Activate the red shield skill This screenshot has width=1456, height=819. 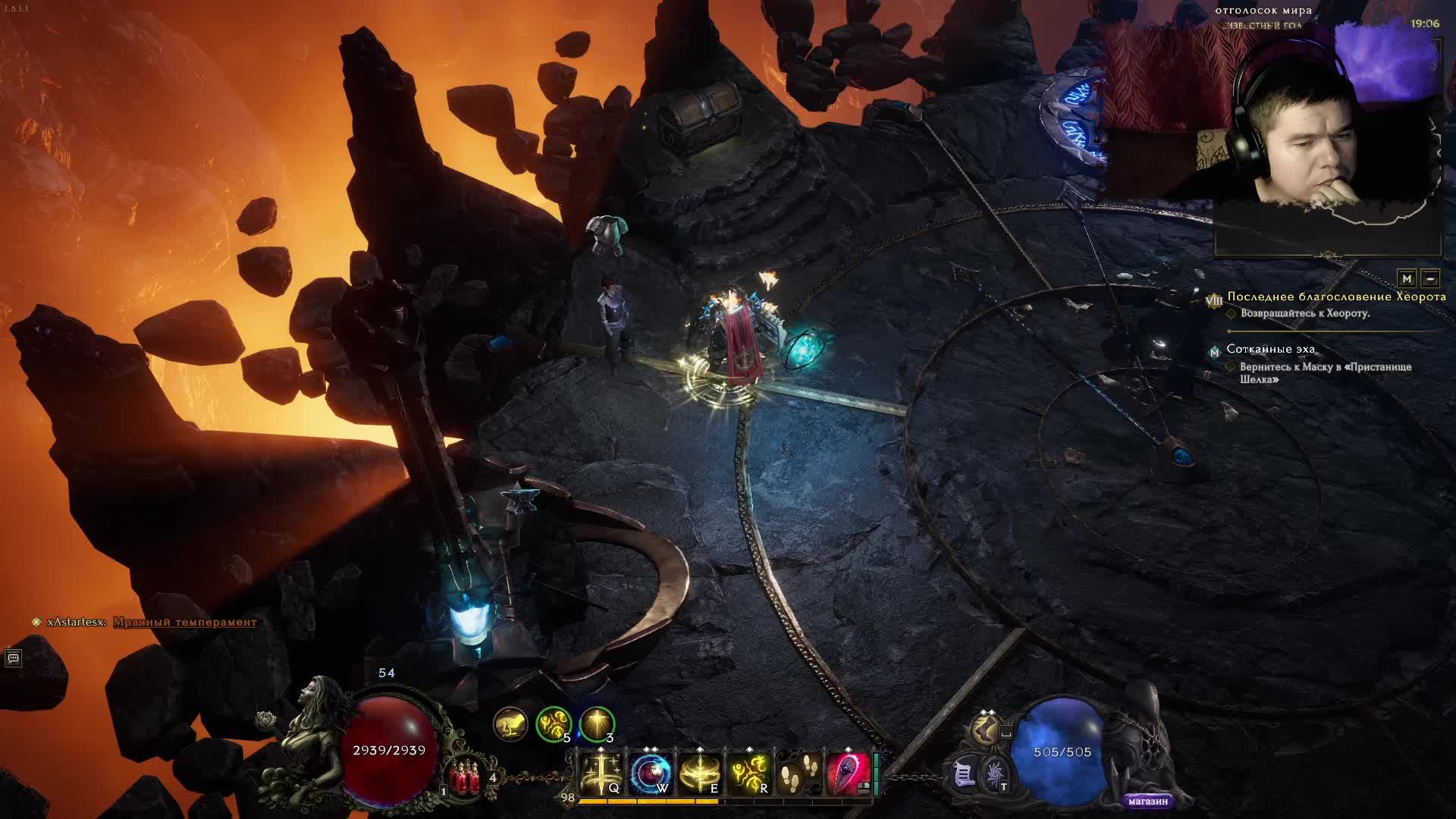click(x=847, y=773)
